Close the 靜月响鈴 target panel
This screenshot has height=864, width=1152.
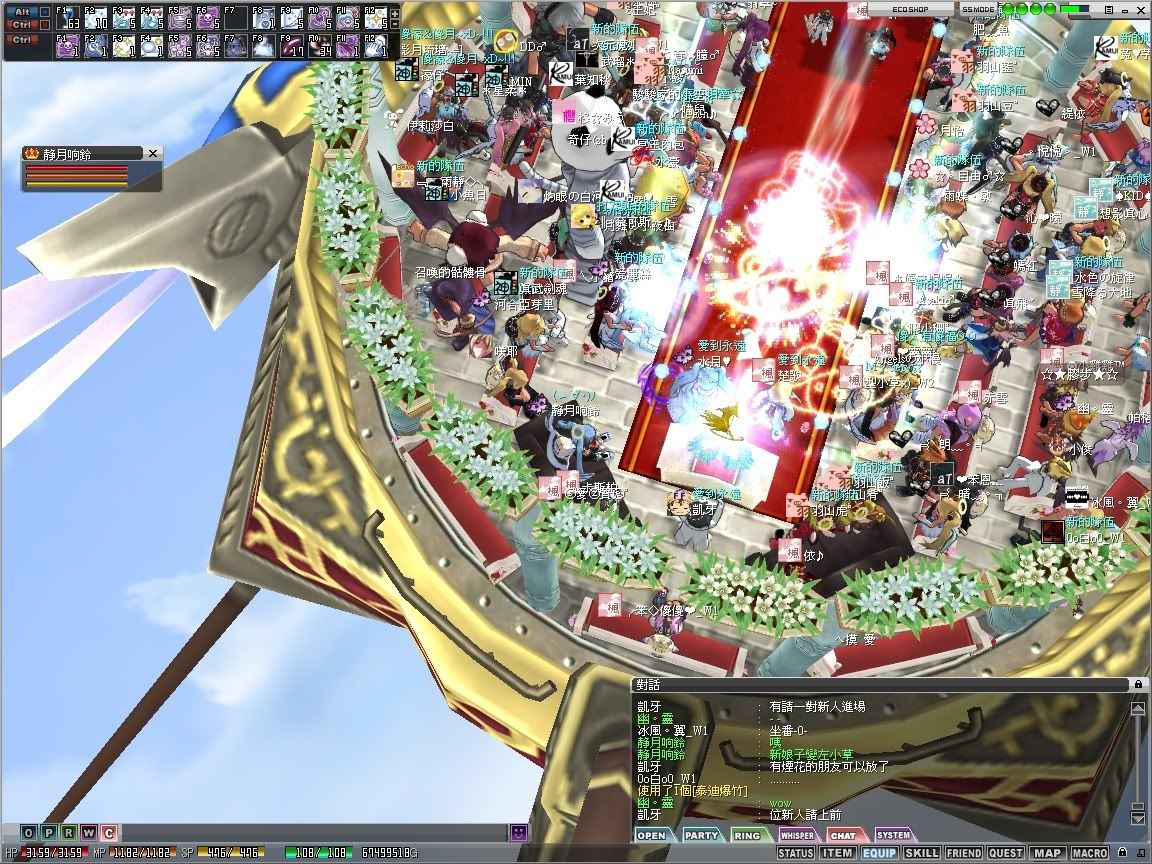click(x=153, y=153)
